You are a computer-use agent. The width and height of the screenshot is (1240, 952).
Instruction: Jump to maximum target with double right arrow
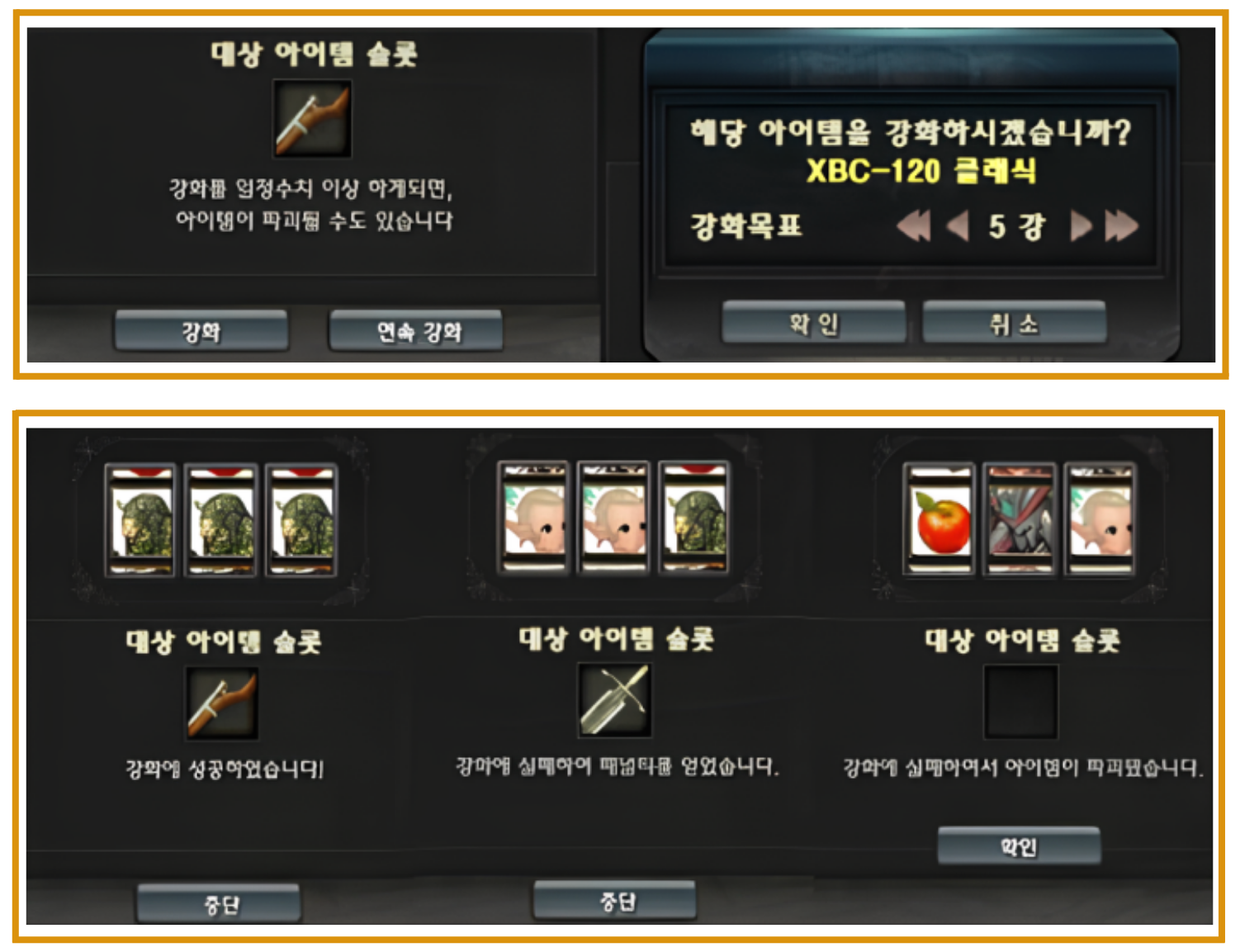click(x=1121, y=225)
